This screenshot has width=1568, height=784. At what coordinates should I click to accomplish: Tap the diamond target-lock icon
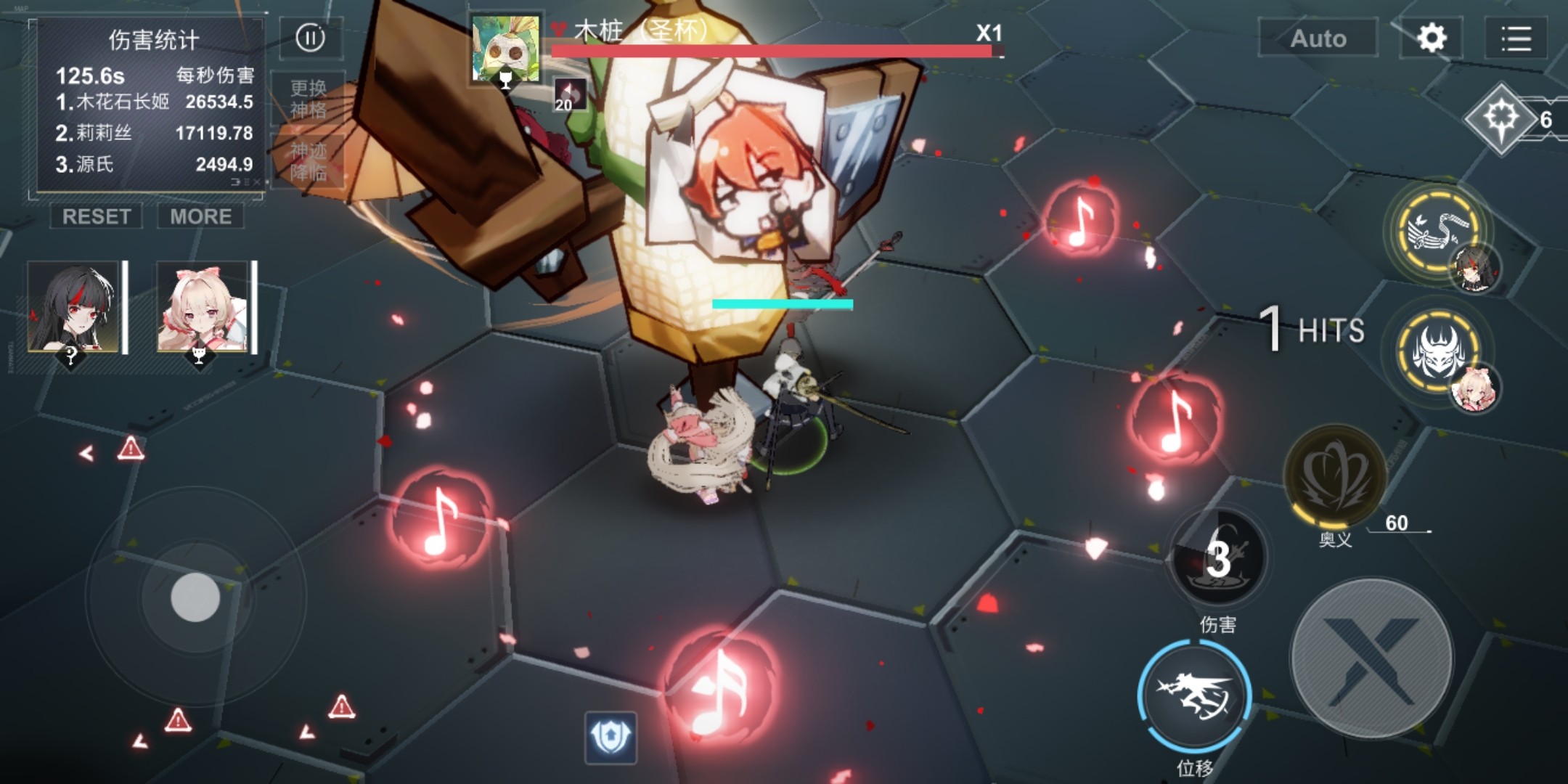point(1501,118)
